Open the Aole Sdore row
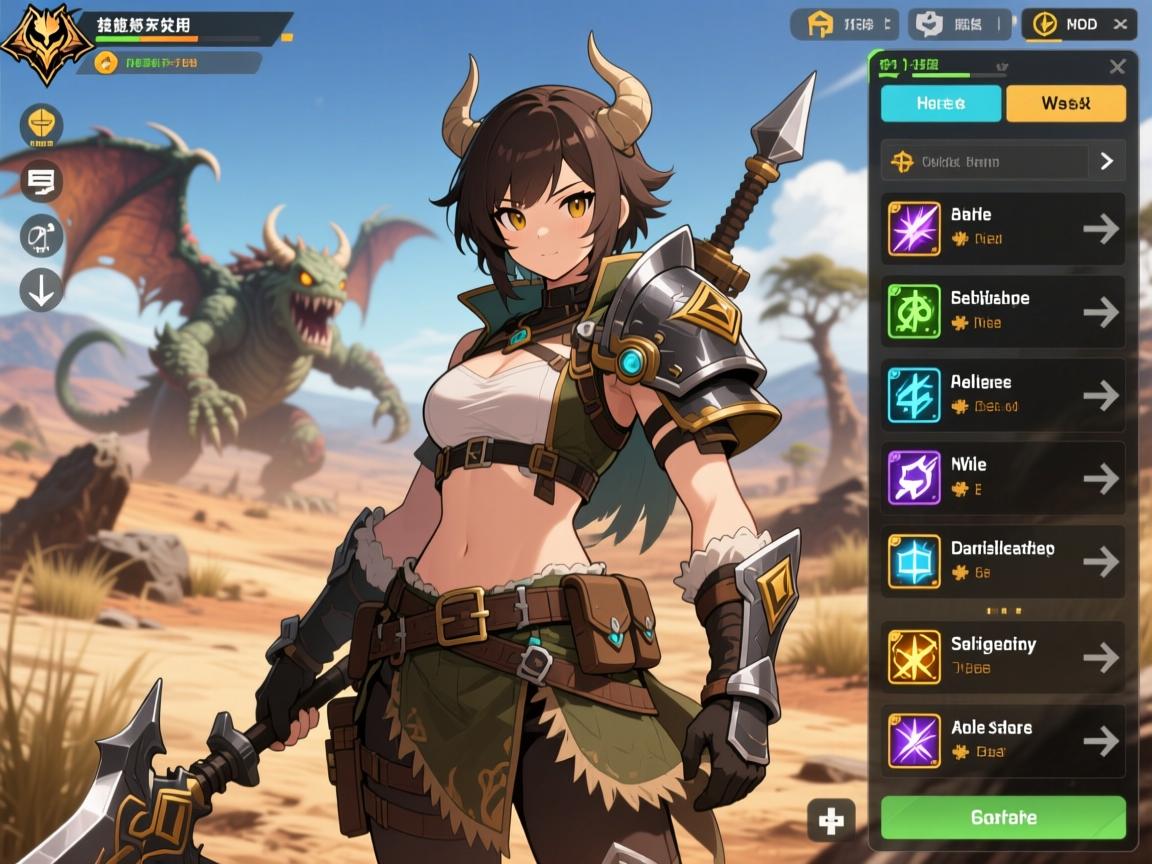 (x=1002, y=740)
